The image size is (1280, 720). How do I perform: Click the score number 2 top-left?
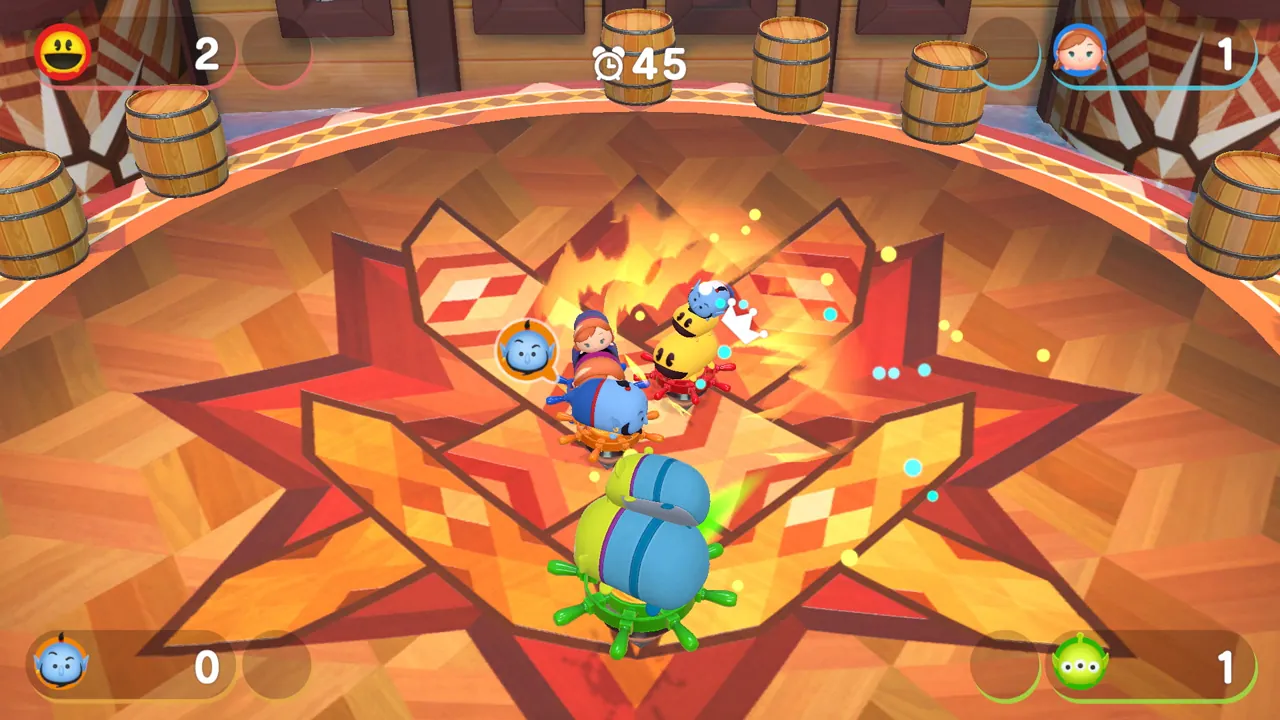[207, 55]
